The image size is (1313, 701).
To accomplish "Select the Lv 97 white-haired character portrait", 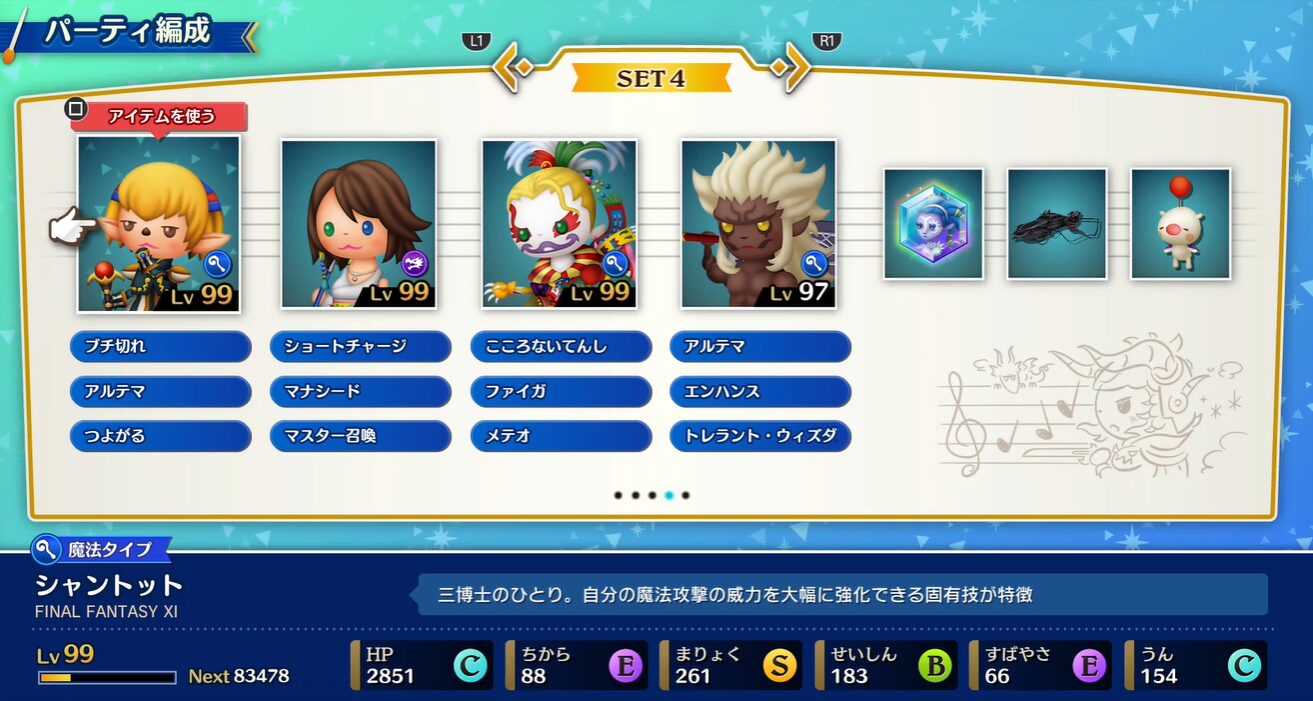I will point(759,223).
